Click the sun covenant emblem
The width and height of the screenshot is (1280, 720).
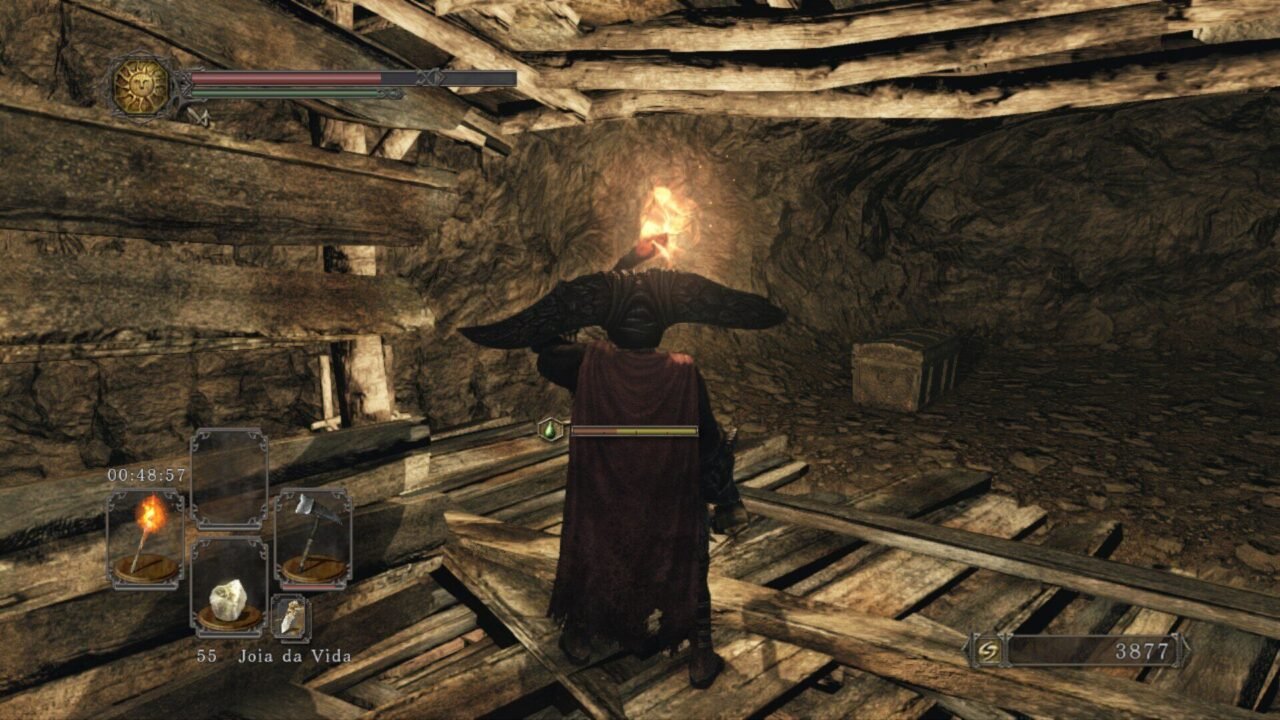pyautogui.click(x=141, y=86)
